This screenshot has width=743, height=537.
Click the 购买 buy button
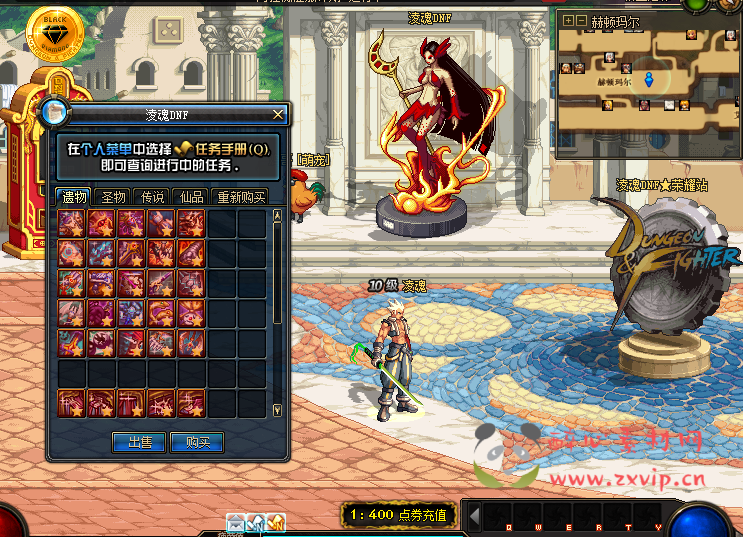click(x=197, y=442)
